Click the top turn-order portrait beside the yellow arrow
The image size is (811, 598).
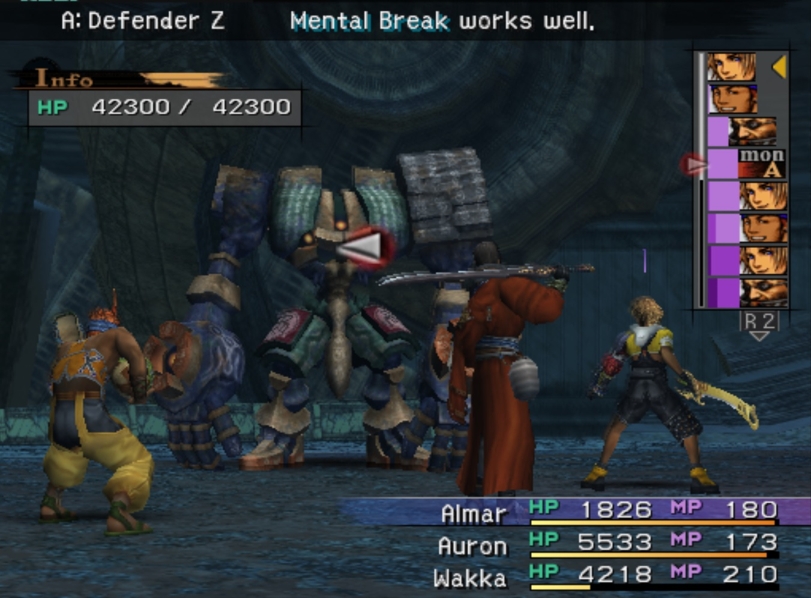click(733, 67)
